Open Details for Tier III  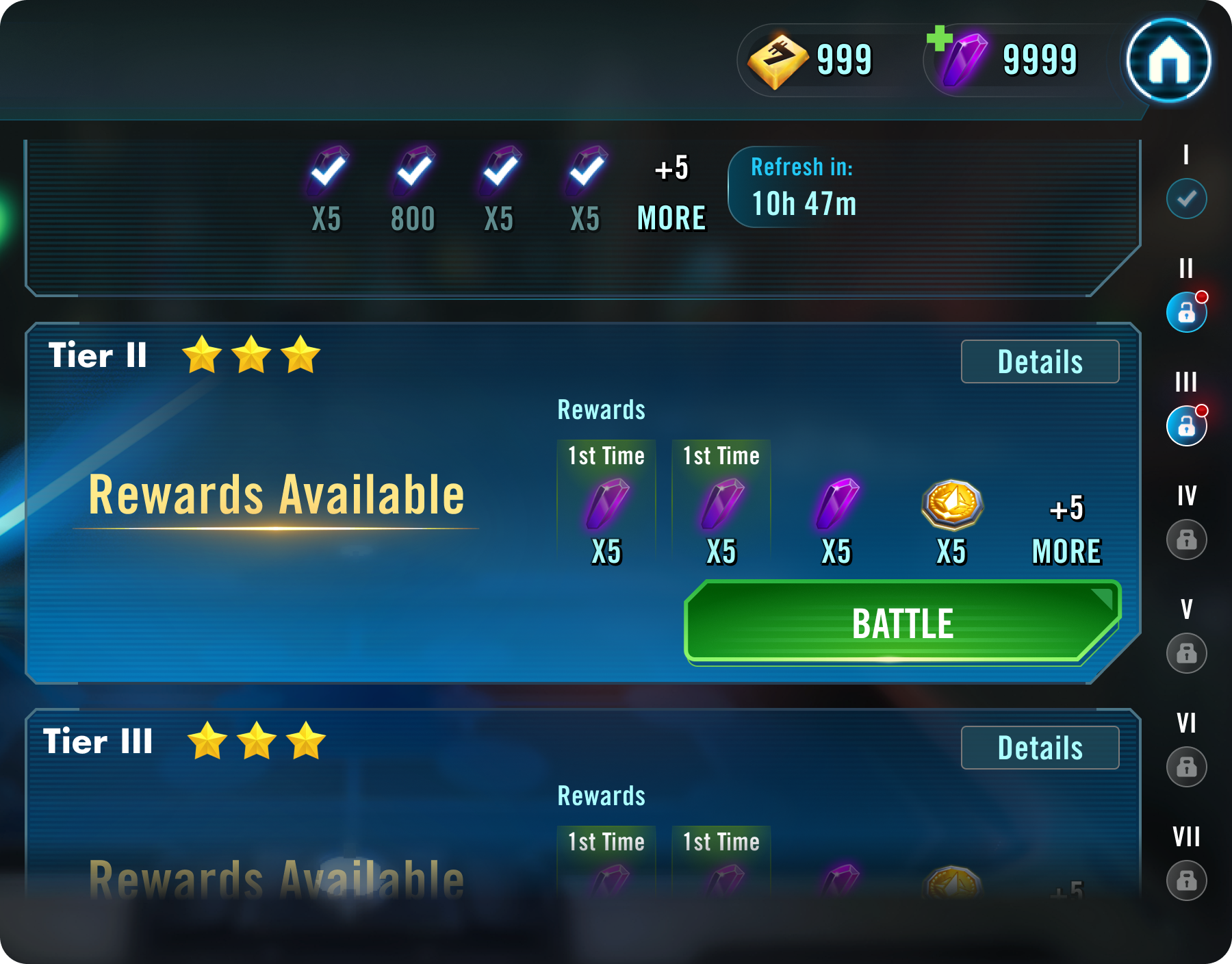(1039, 747)
